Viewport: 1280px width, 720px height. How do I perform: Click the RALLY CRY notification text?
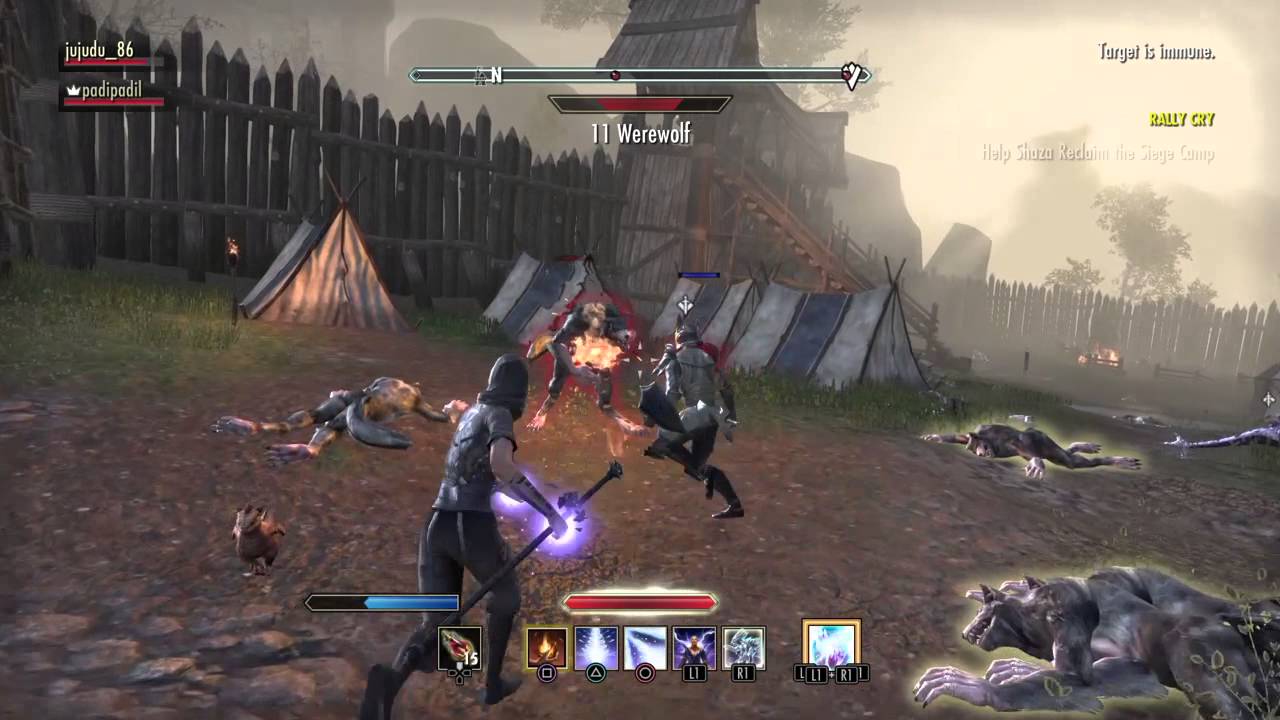[1180, 120]
